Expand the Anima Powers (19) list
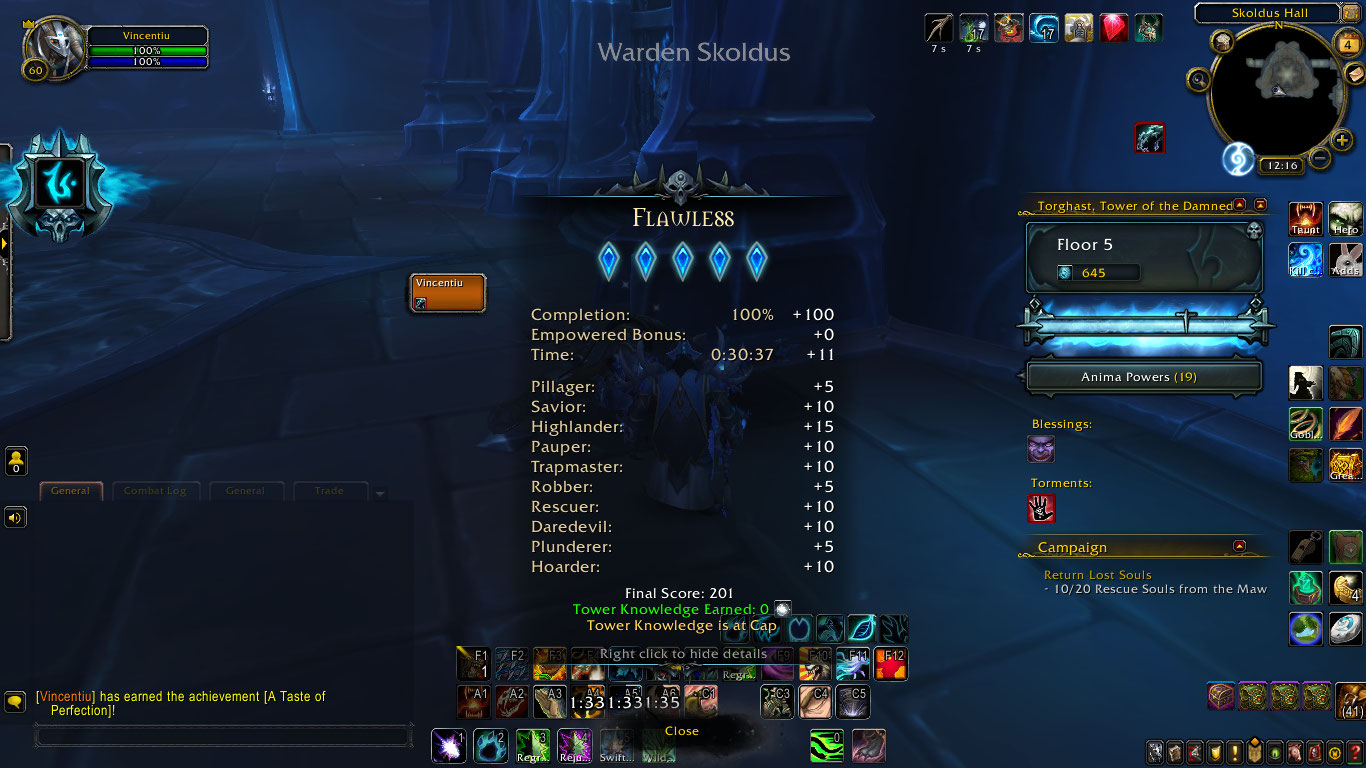1366x768 pixels. (x=1143, y=377)
